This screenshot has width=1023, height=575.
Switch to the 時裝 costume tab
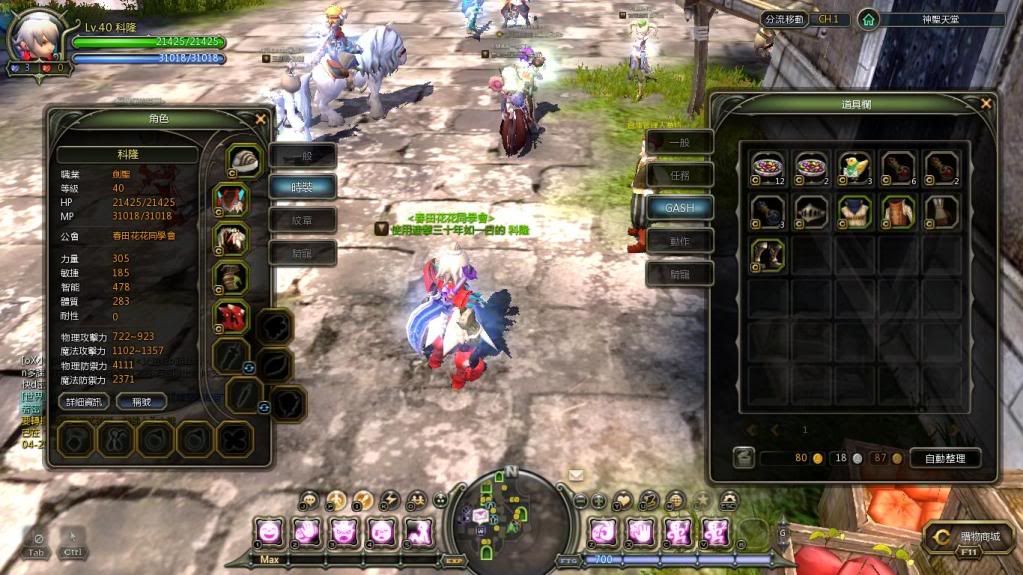coord(301,187)
